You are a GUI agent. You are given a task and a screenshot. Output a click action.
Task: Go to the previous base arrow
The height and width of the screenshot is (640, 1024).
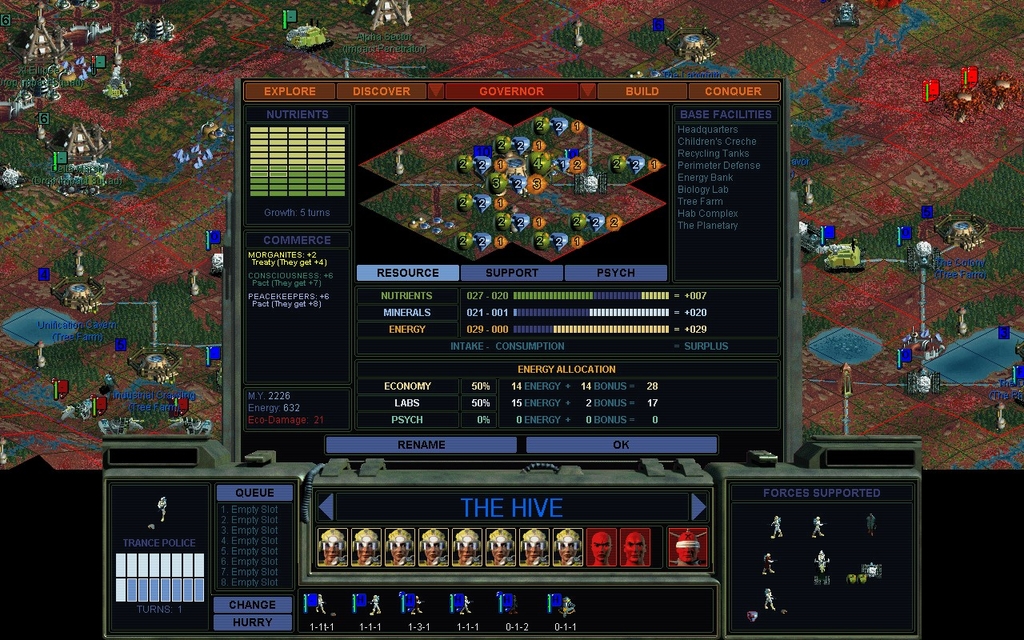[x=324, y=507]
